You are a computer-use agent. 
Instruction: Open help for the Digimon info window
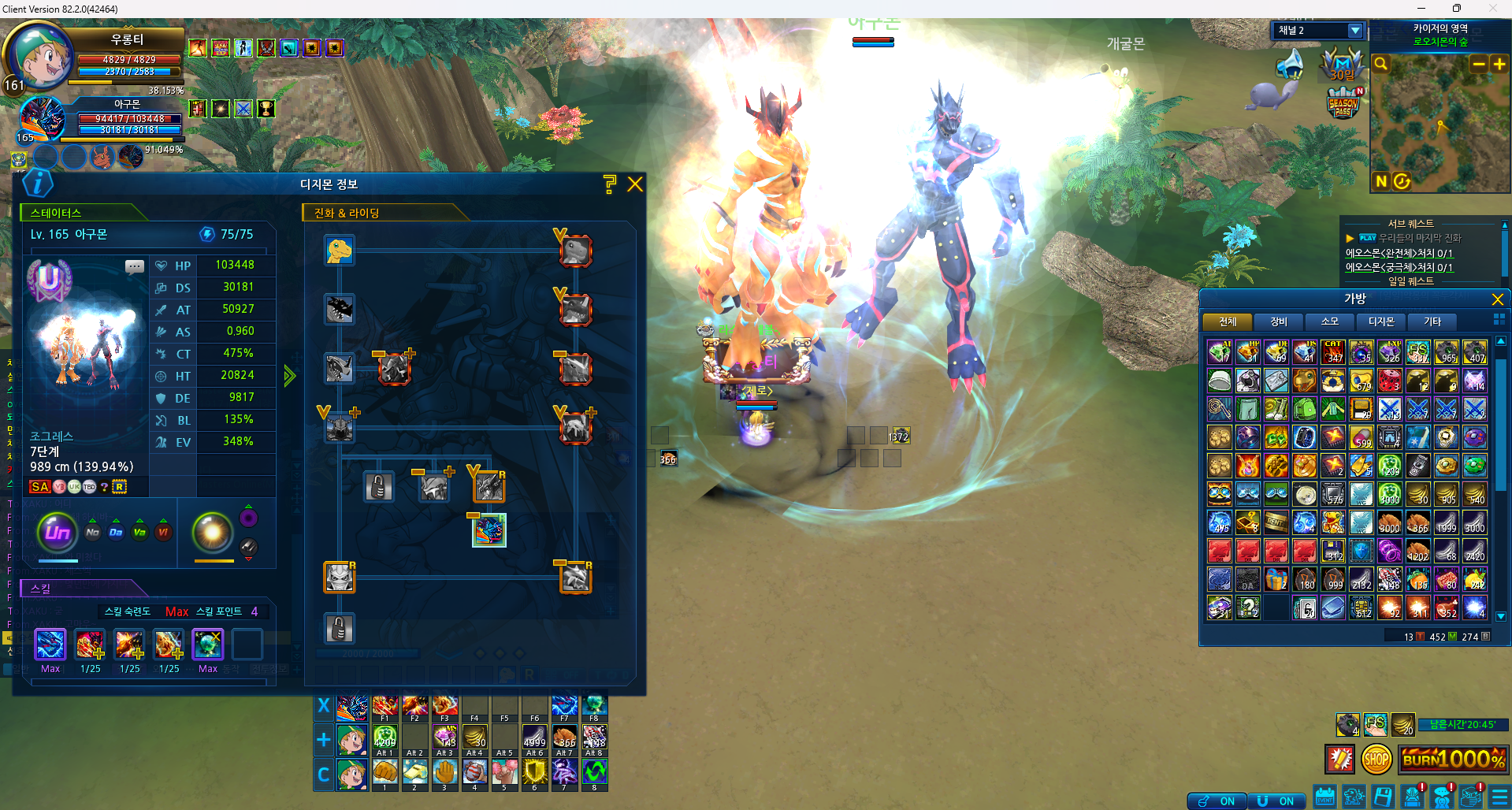pyautogui.click(x=609, y=184)
